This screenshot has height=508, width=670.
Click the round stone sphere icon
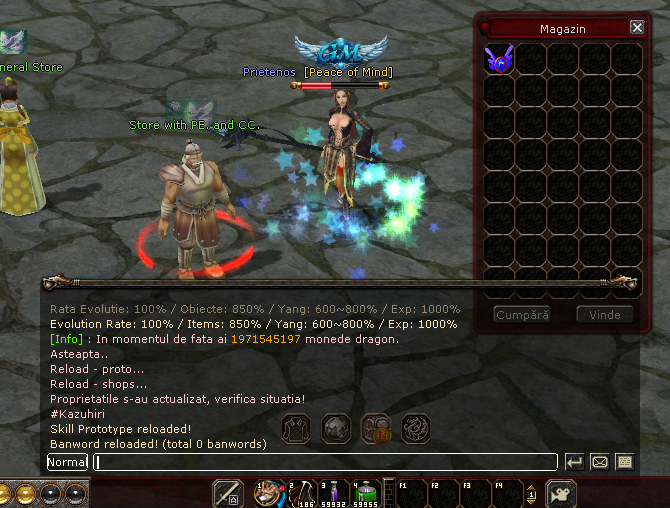[x=336, y=429]
